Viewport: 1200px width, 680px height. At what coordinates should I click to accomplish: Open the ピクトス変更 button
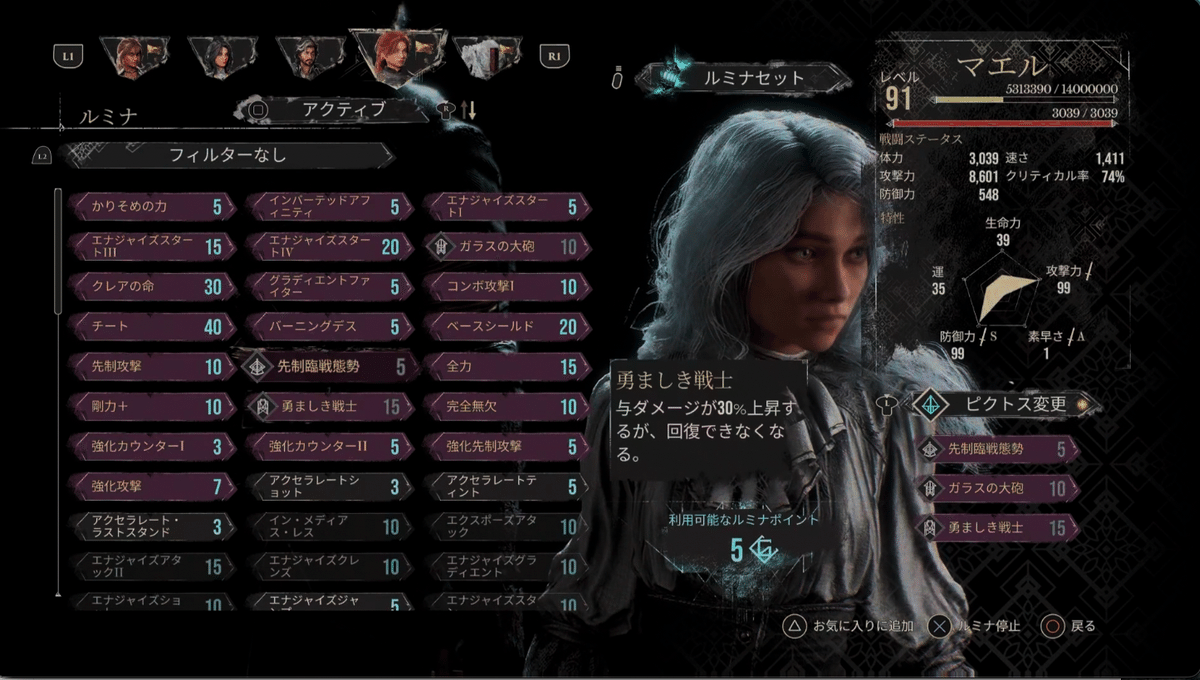(x=1004, y=404)
